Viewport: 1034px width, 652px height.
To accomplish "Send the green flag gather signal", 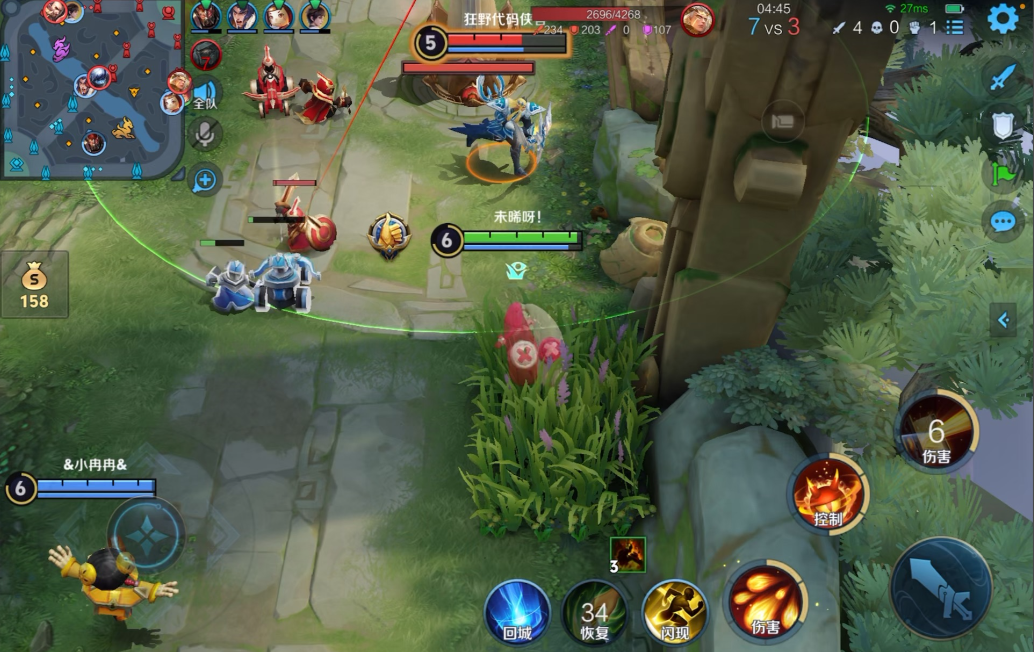I will [x=1002, y=174].
